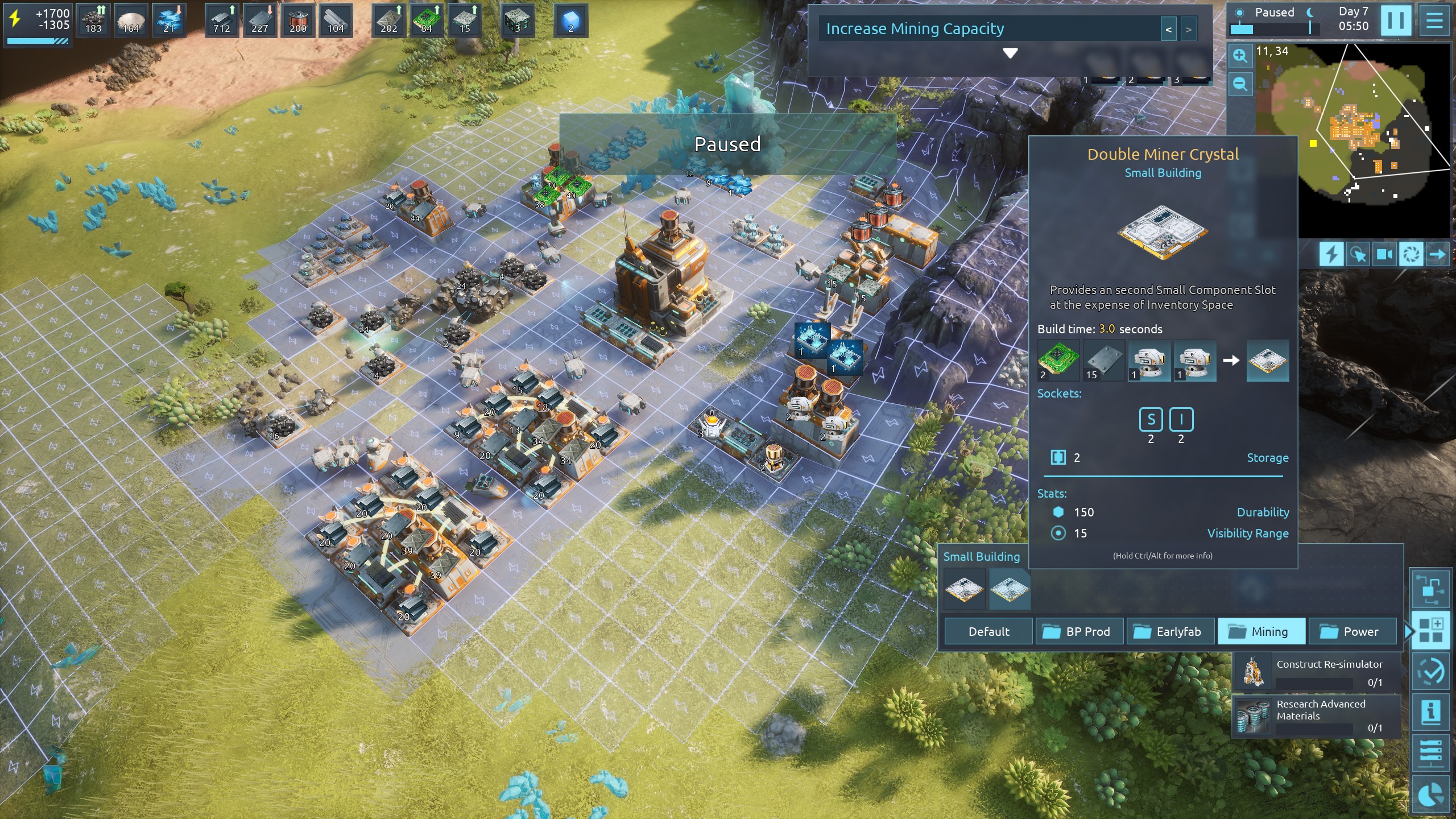Zoom in on the minimap

[x=1240, y=56]
